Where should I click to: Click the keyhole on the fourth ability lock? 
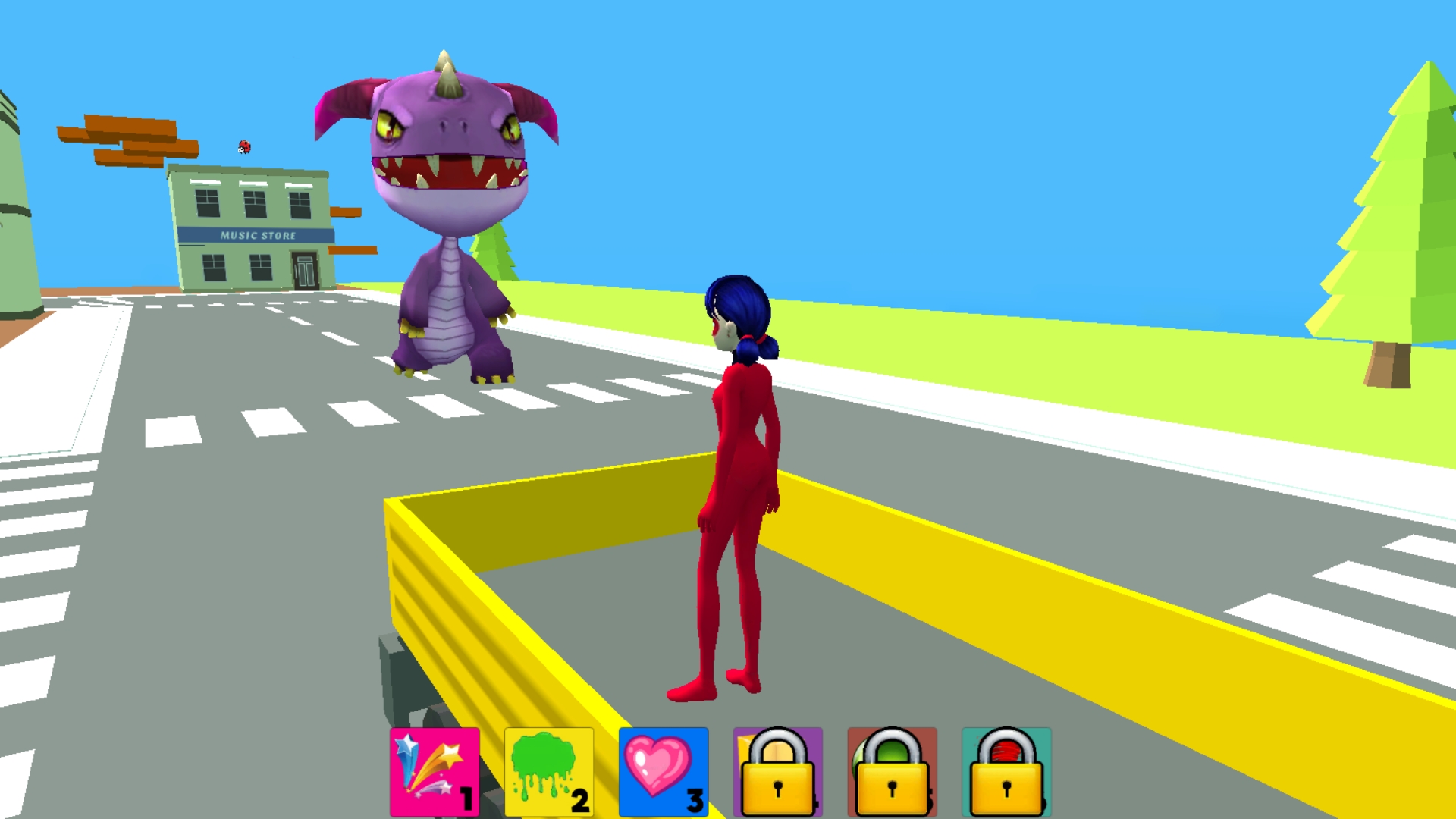pyautogui.click(x=778, y=789)
